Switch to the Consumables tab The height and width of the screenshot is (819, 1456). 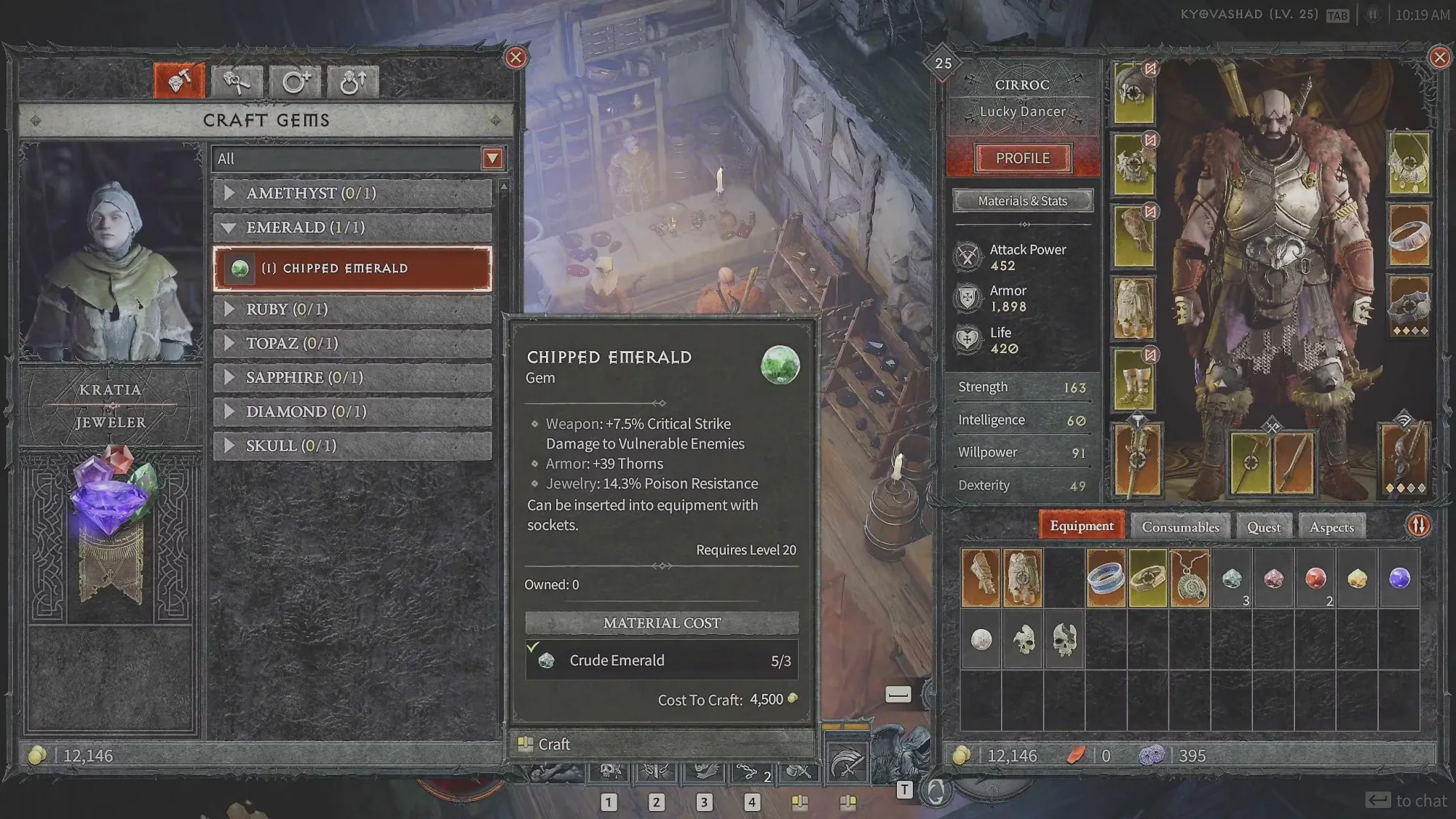pos(1180,526)
